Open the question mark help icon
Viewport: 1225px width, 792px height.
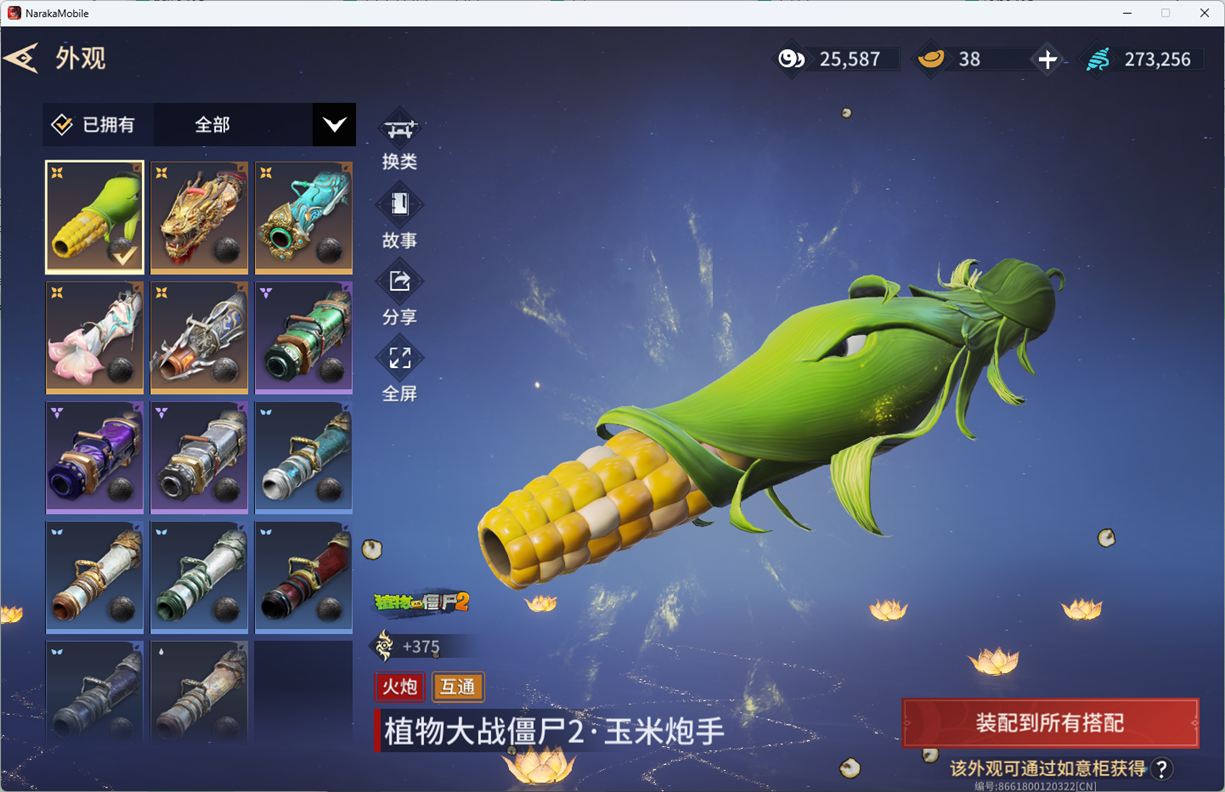click(x=1161, y=768)
